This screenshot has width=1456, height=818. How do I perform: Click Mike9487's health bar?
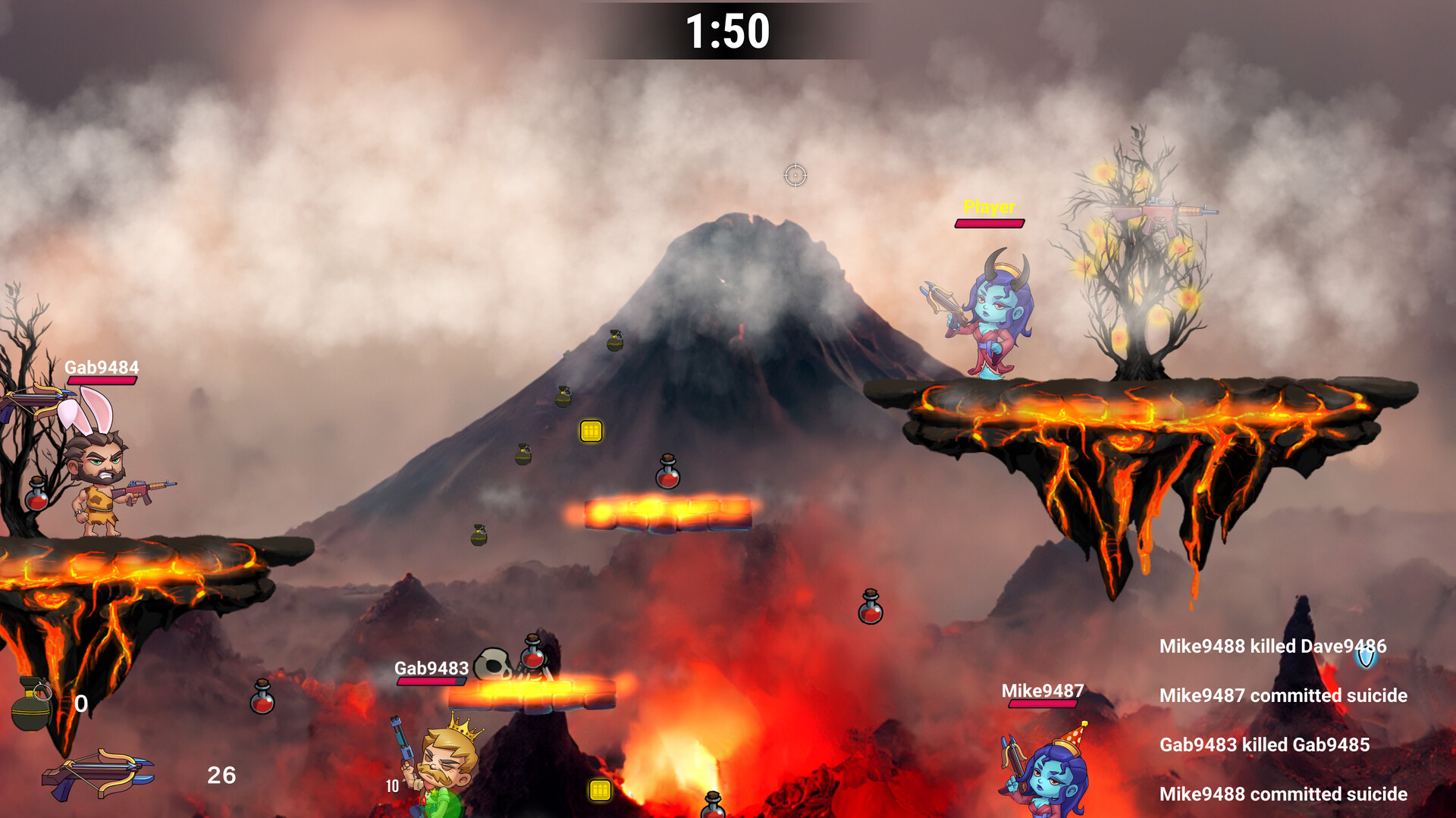[x=1043, y=704]
